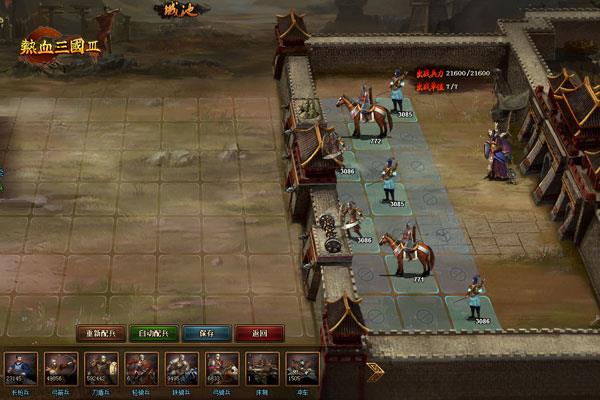This screenshot has height=400, width=600.
Task: Pick the 刀盾兵 sword-and-shield unit card
Action: coord(101,369)
